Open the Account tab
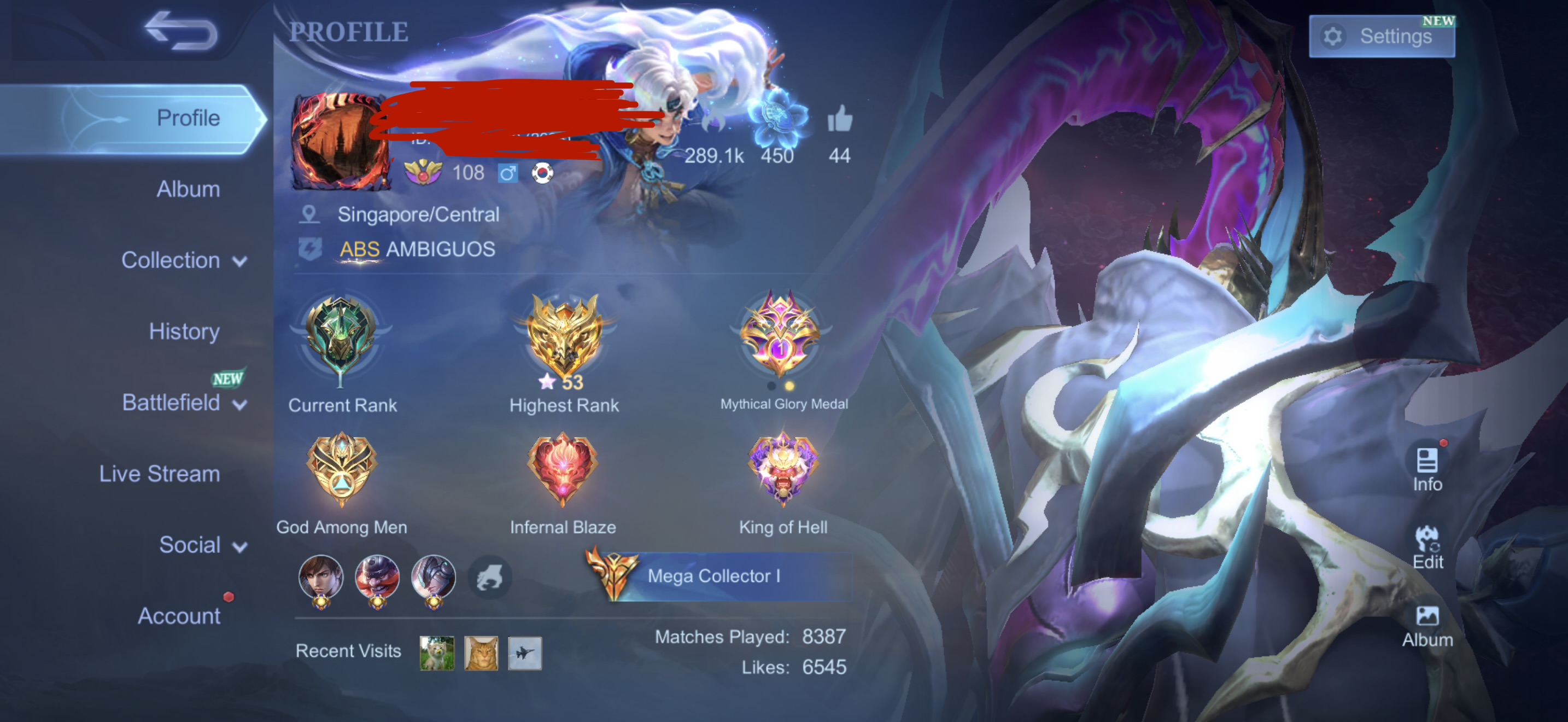The image size is (1568, 722). [178, 616]
